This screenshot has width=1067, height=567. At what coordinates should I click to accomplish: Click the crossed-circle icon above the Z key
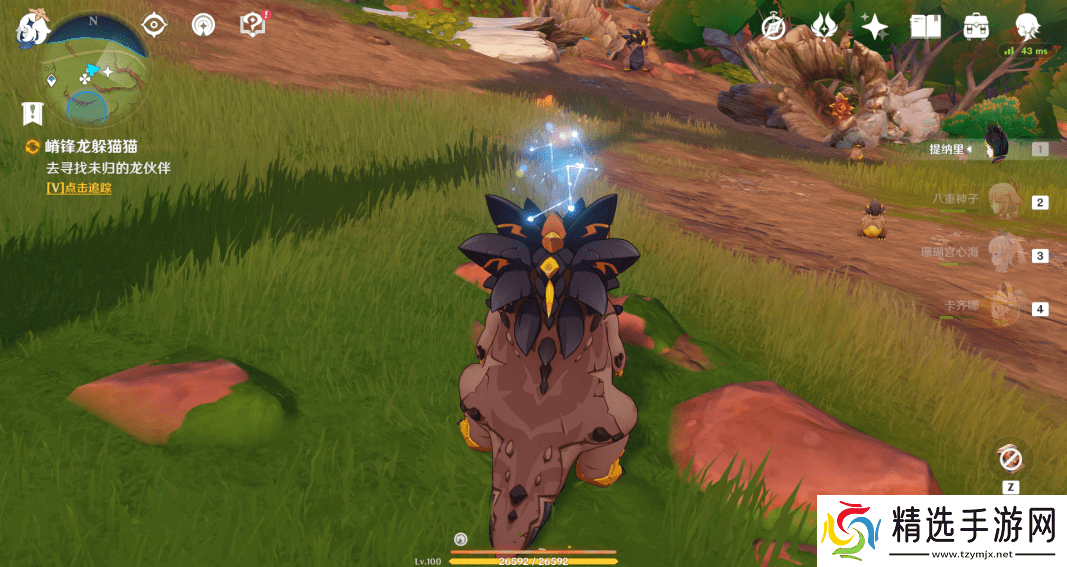pyautogui.click(x=1010, y=459)
